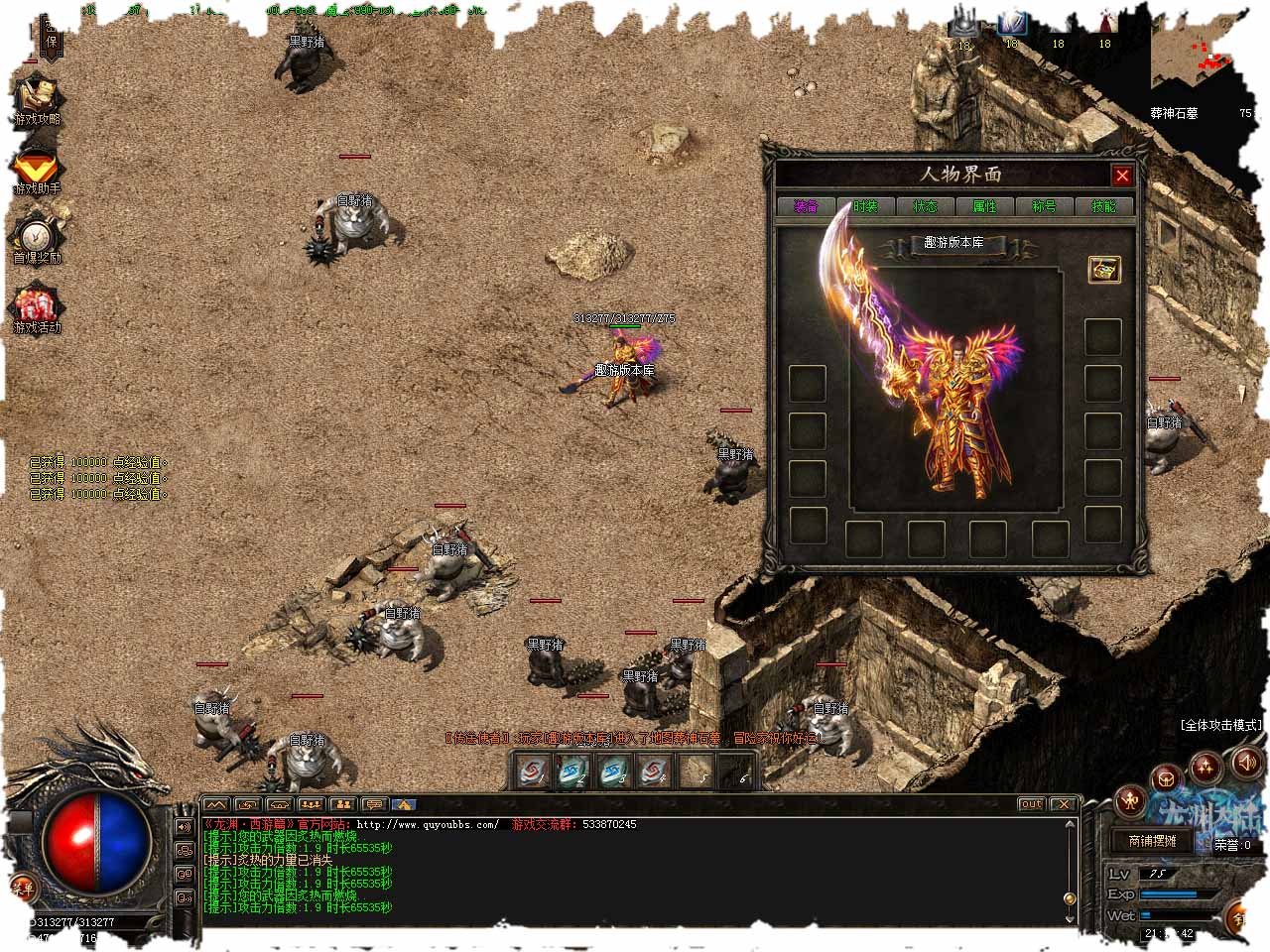Close the chat window with its X

coord(1063,804)
